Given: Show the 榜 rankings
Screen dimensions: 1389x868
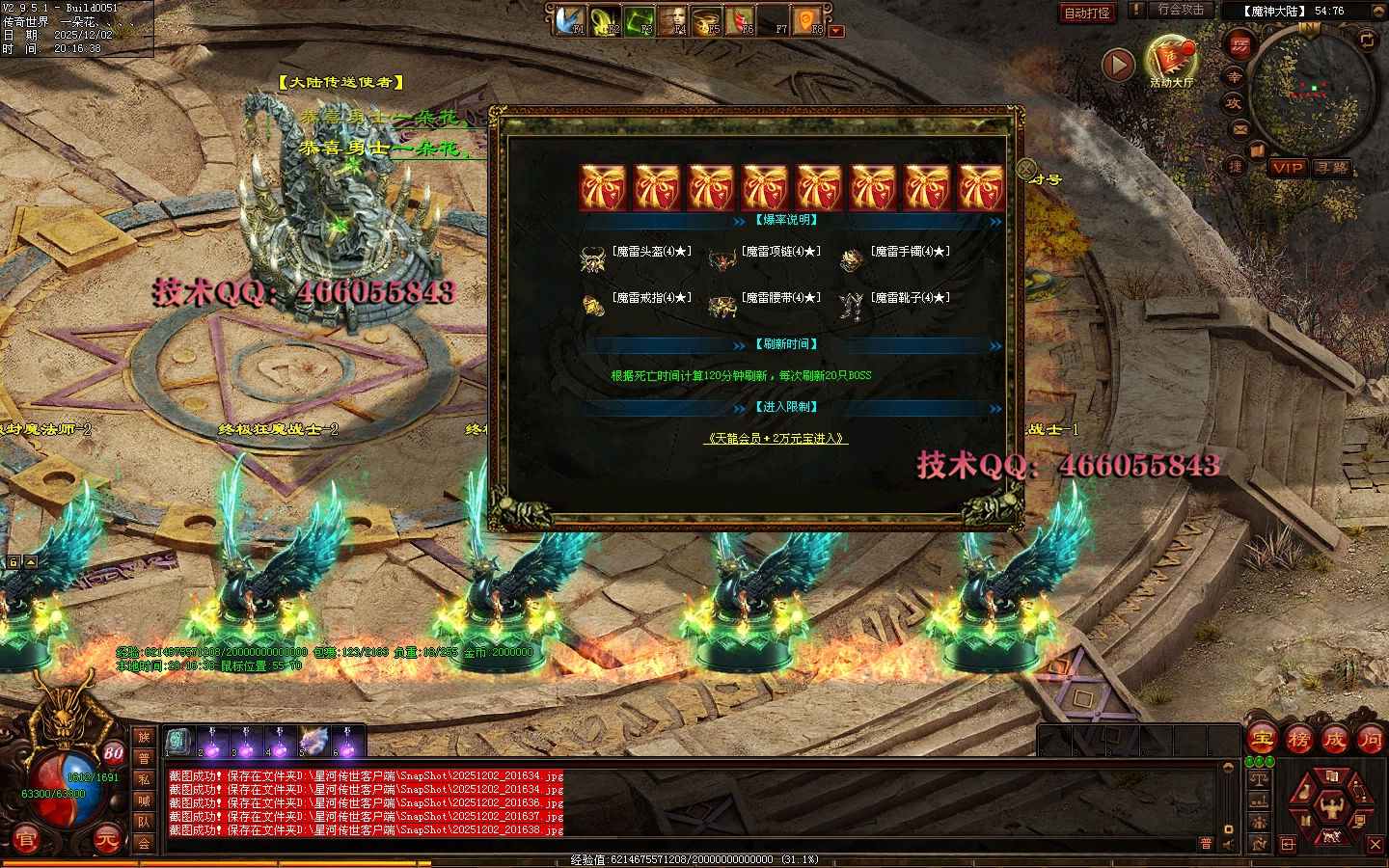Looking at the screenshot, I should 1298,740.
